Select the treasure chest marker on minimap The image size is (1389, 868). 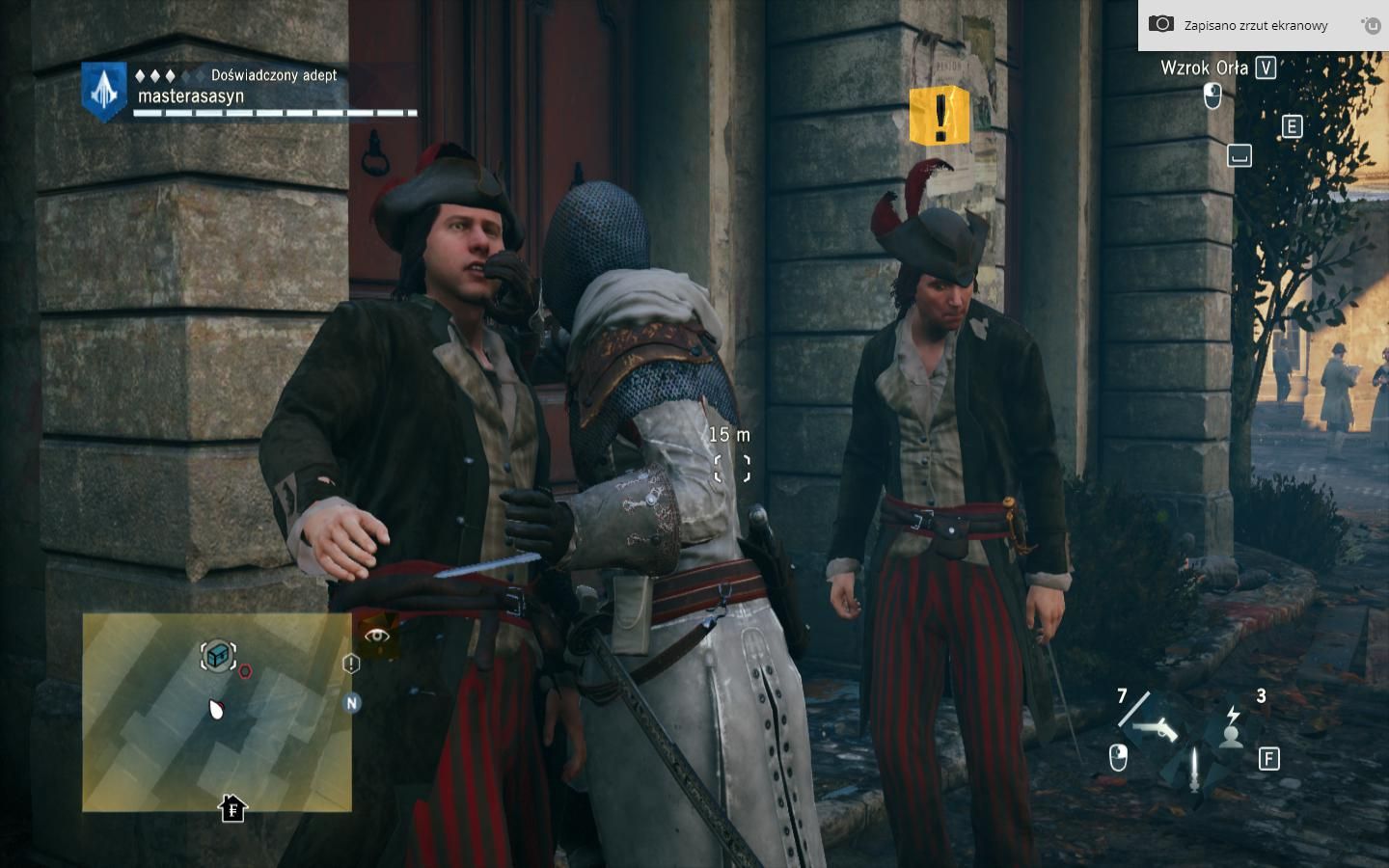coord(218,656)
